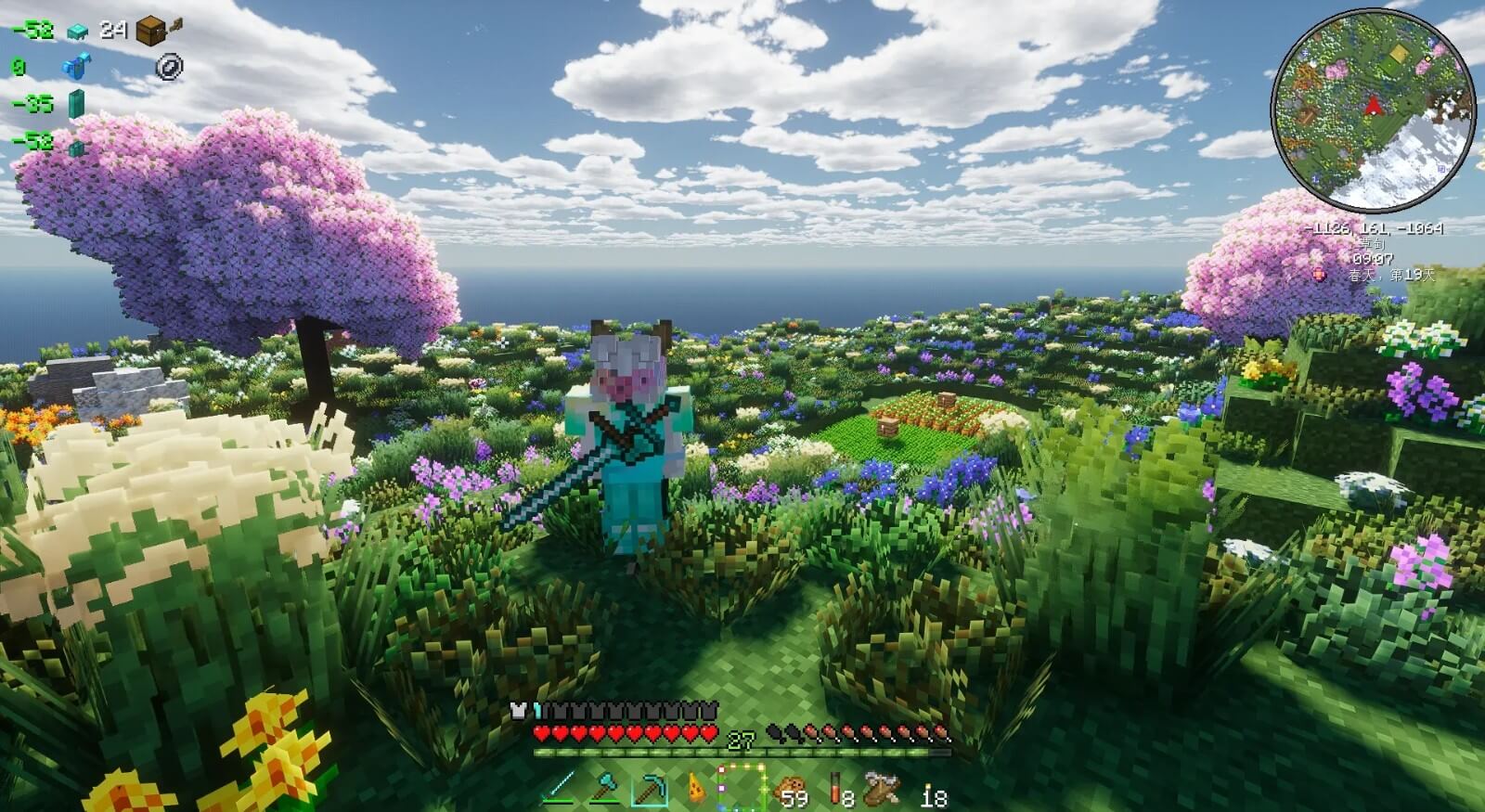Click the pink season flower icon

(1319, 273)
